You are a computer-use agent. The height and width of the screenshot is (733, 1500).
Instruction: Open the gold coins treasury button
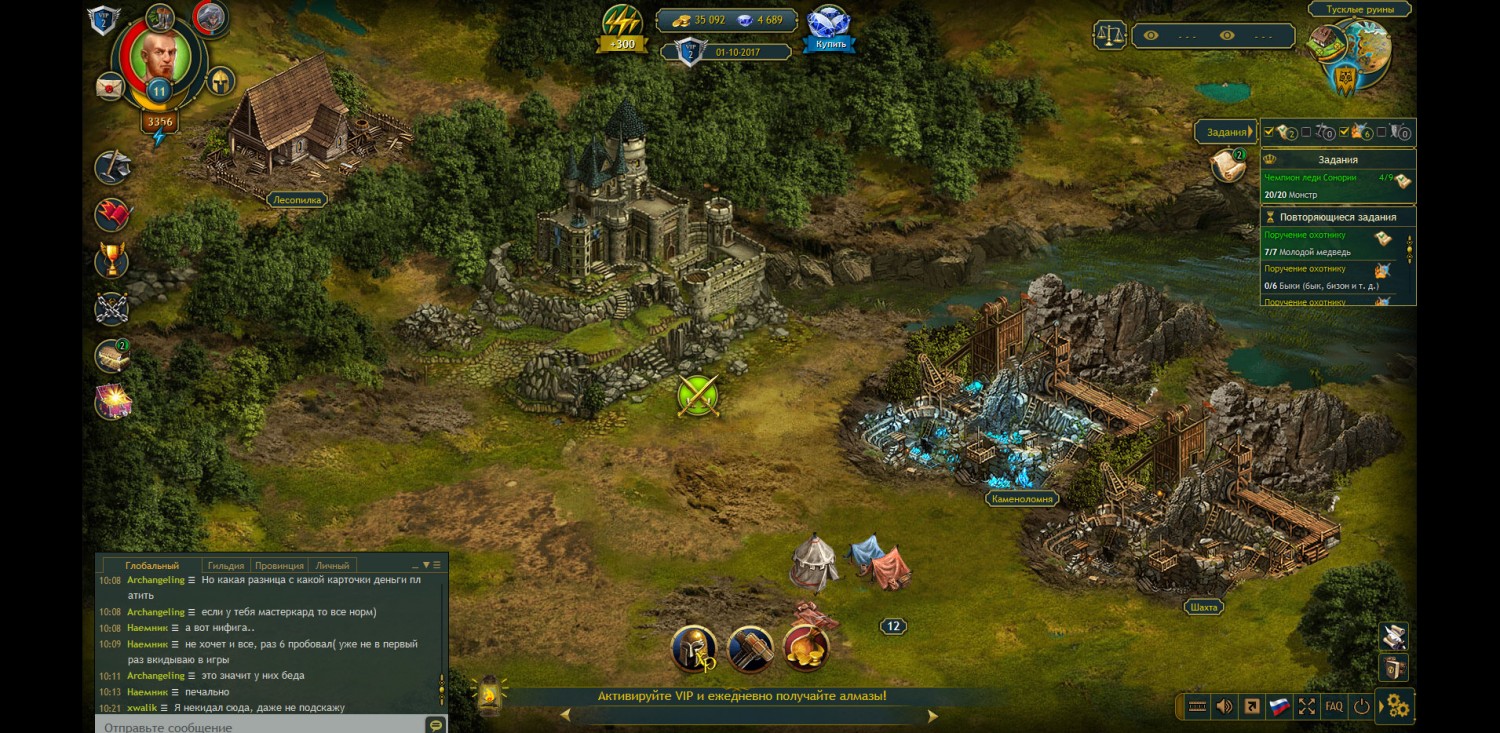[x=806, y=648]
